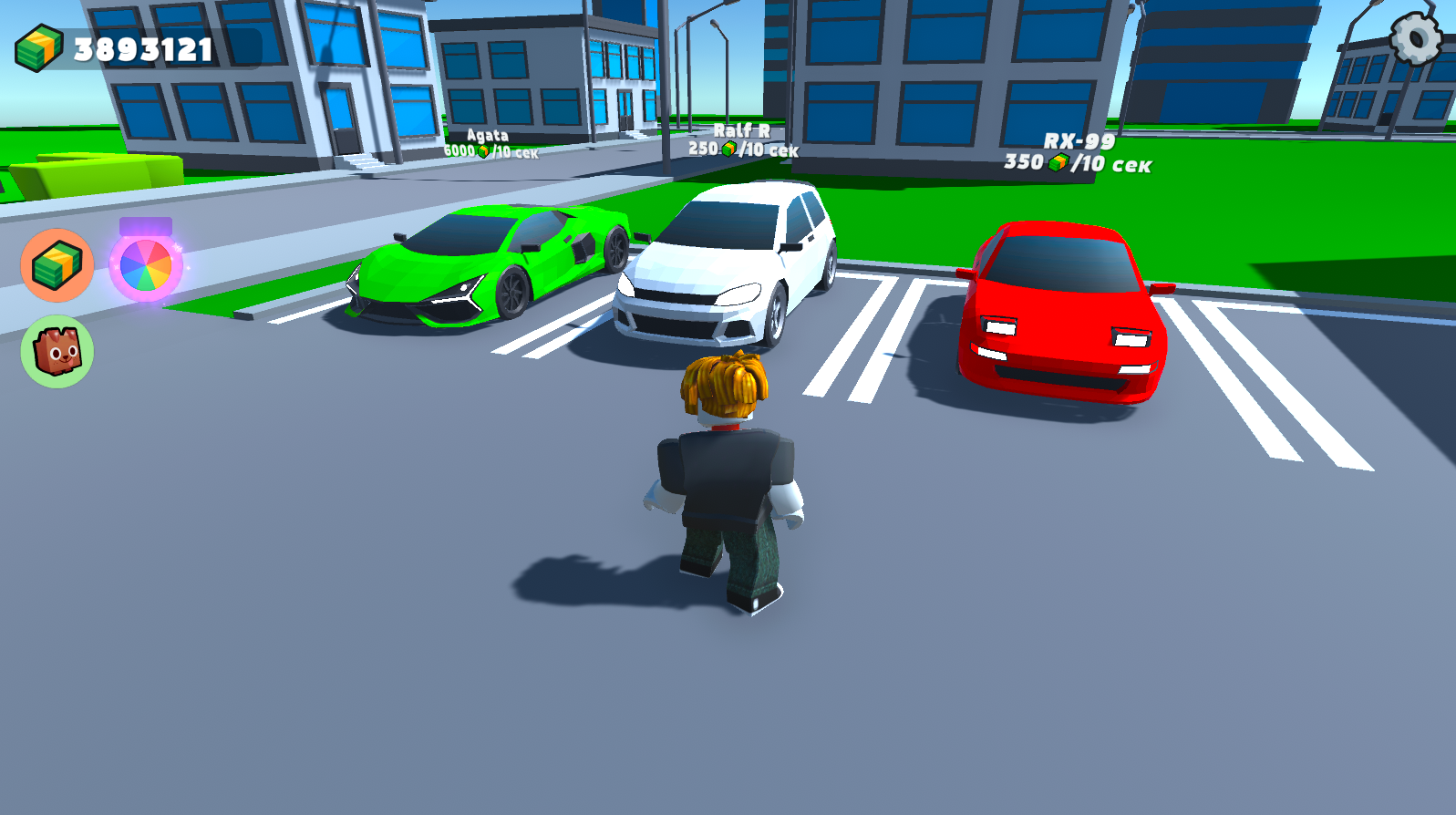Open the money shop from the cash stack icon
Screen dimensions: 1456x815
coord(57,266)
